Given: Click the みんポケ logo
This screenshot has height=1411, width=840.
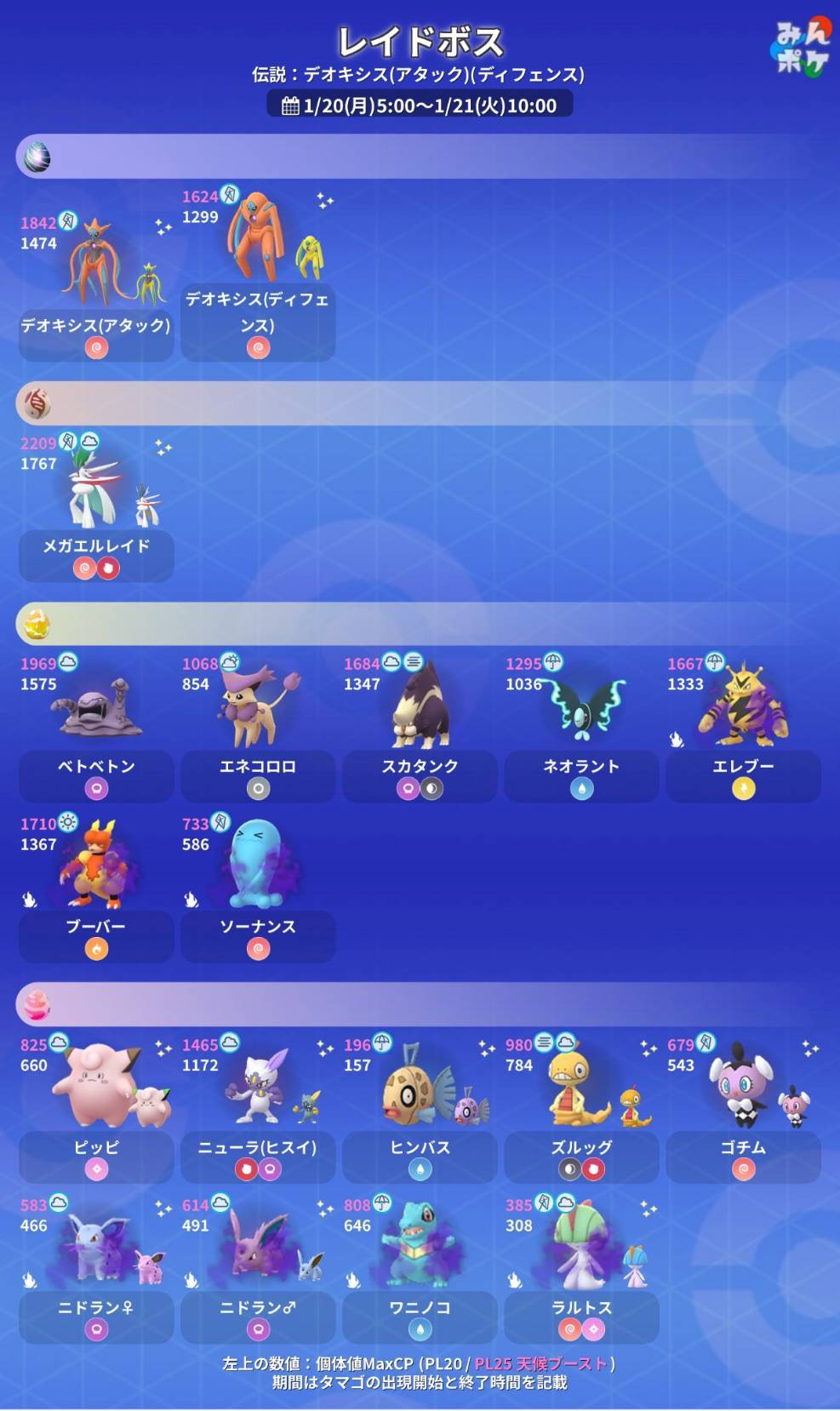Looking at the screenshot, I should click(x=800, y=49).
